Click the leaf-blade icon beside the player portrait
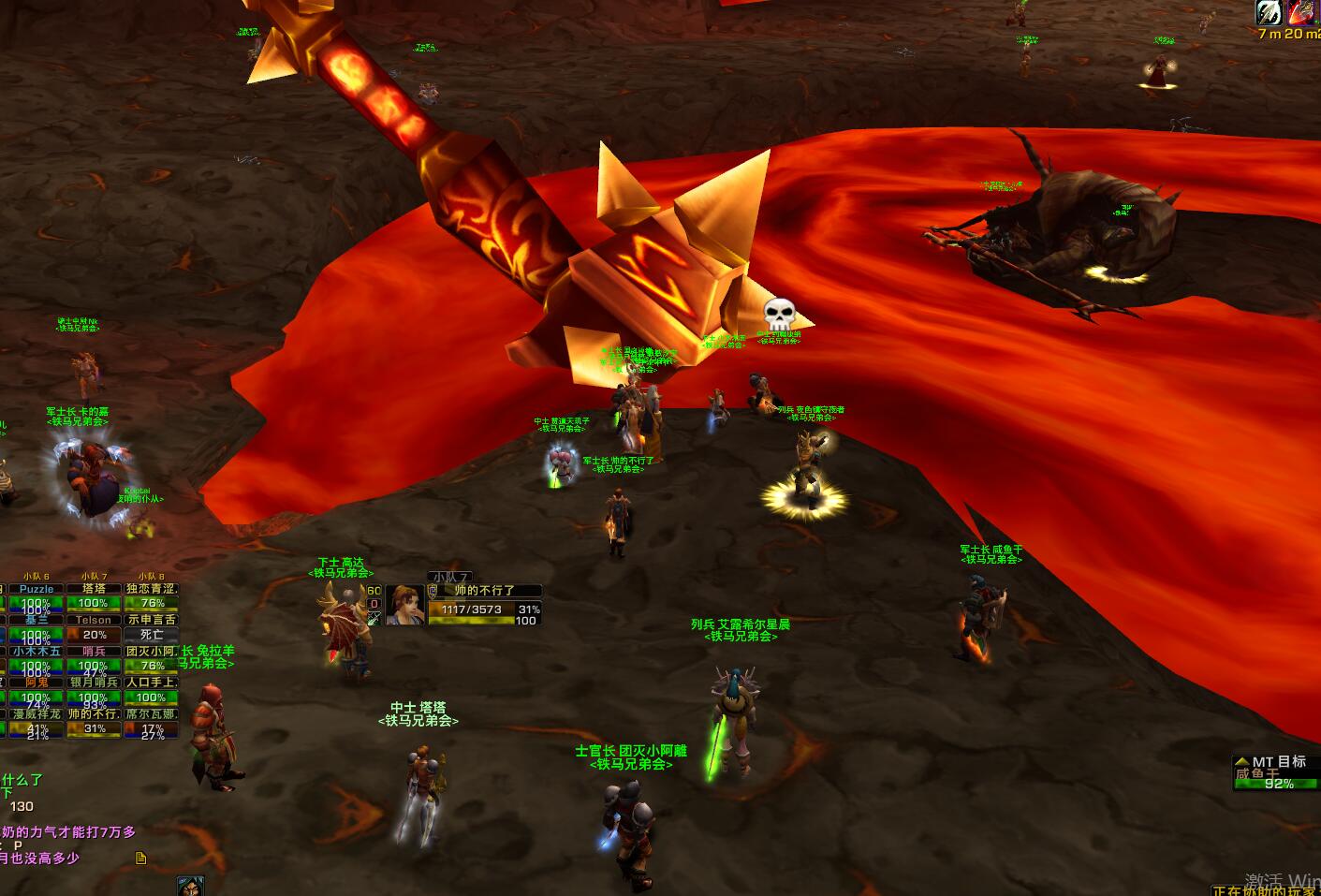Image resolution: width=1321 pixels, height=896 pixels. (374, 618)
